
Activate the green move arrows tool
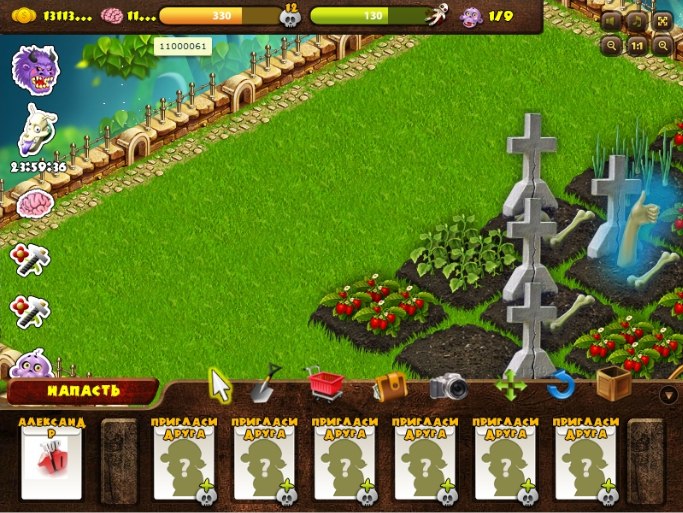coord(511,386)
